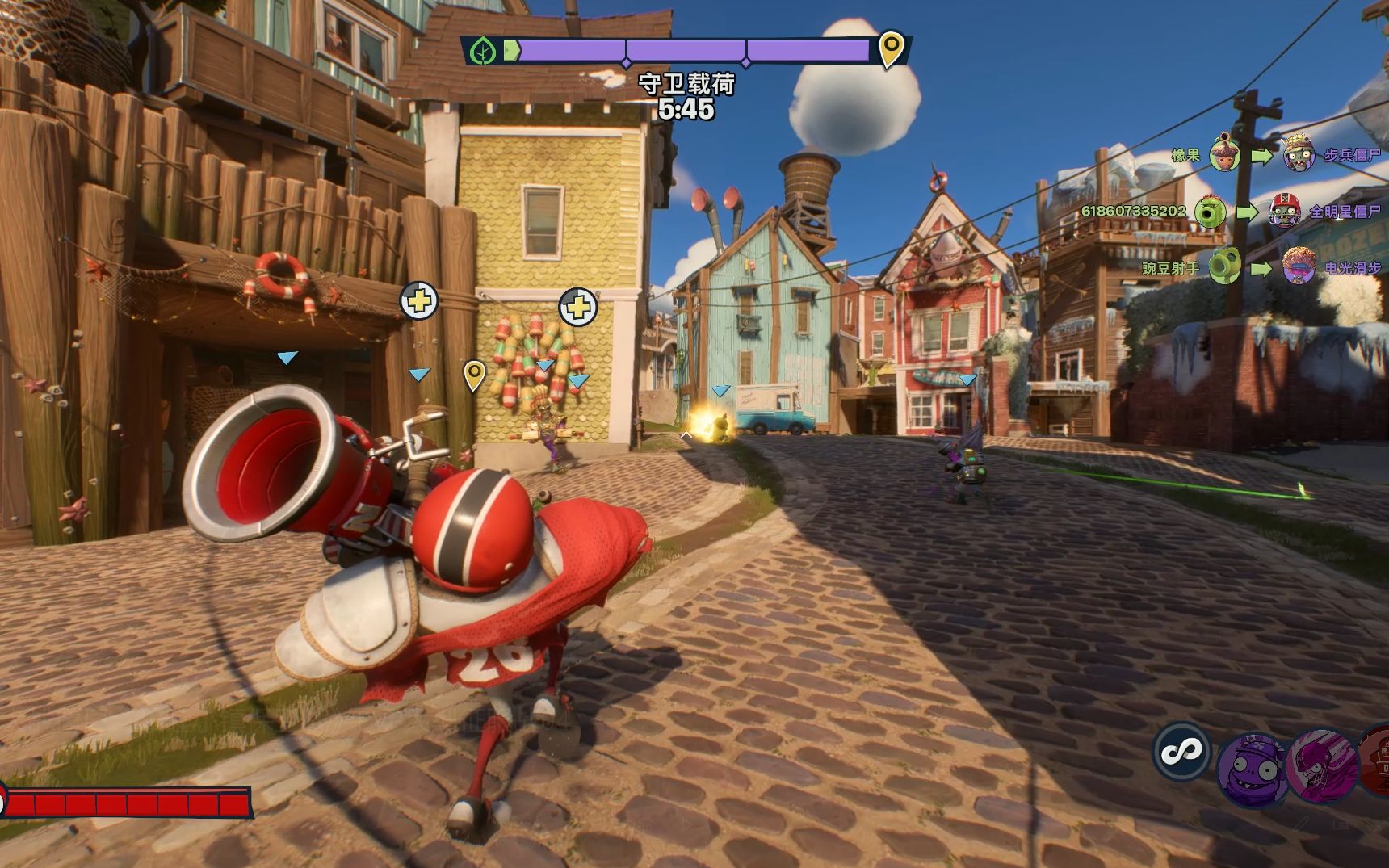Select the 全明星僵尸 All-Star portrait
Viewport: 1389px width, 868px height.
tap(1284, 212)
